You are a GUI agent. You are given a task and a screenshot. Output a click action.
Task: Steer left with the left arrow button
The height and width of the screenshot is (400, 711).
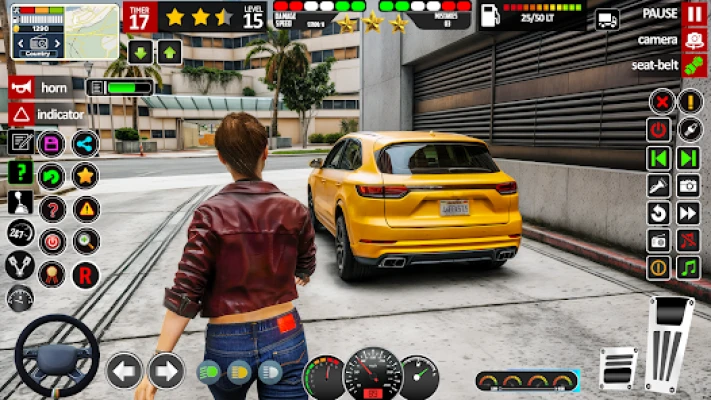(x=125, y=371)
